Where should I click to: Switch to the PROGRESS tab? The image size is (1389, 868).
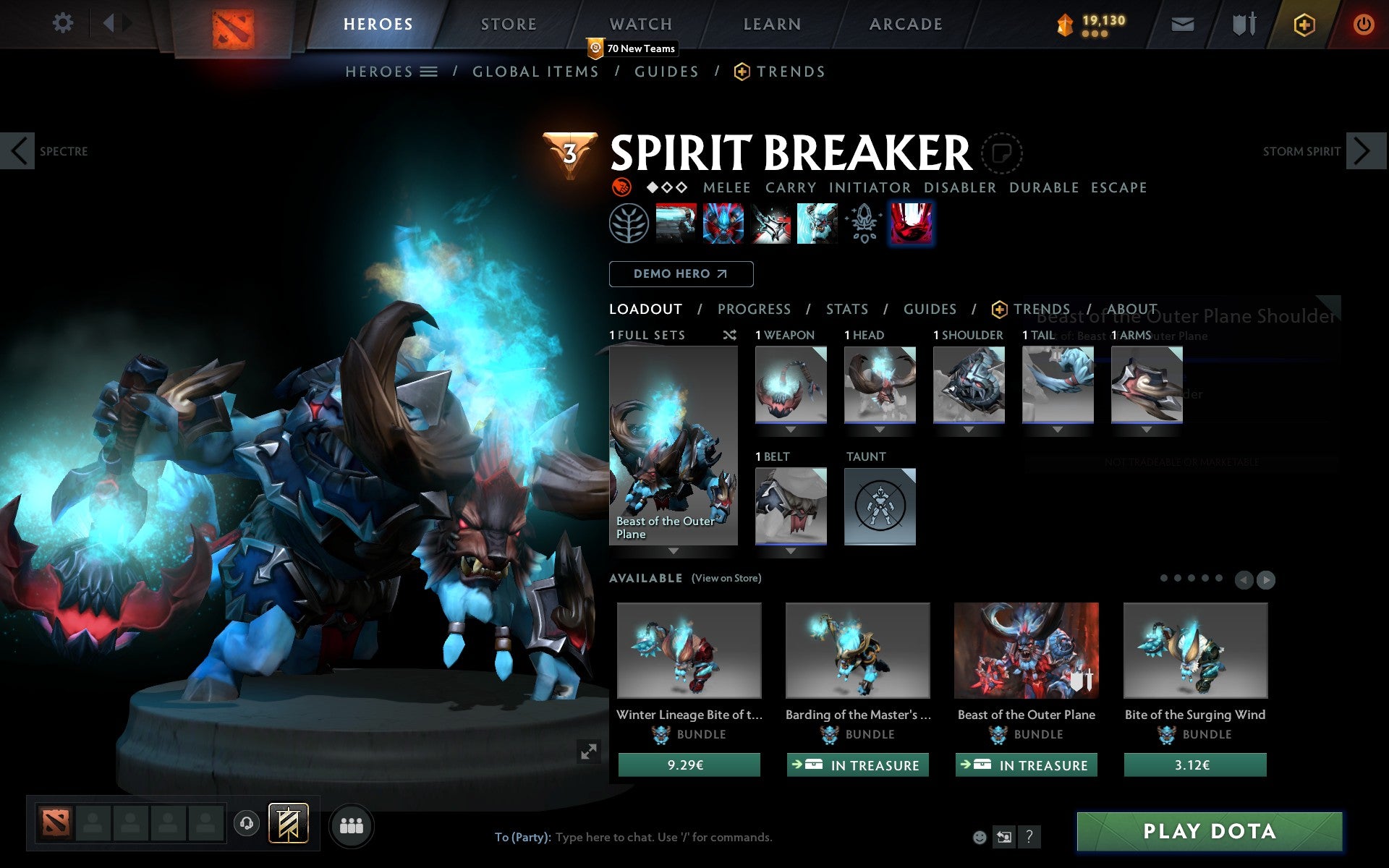tap(754, 309)
